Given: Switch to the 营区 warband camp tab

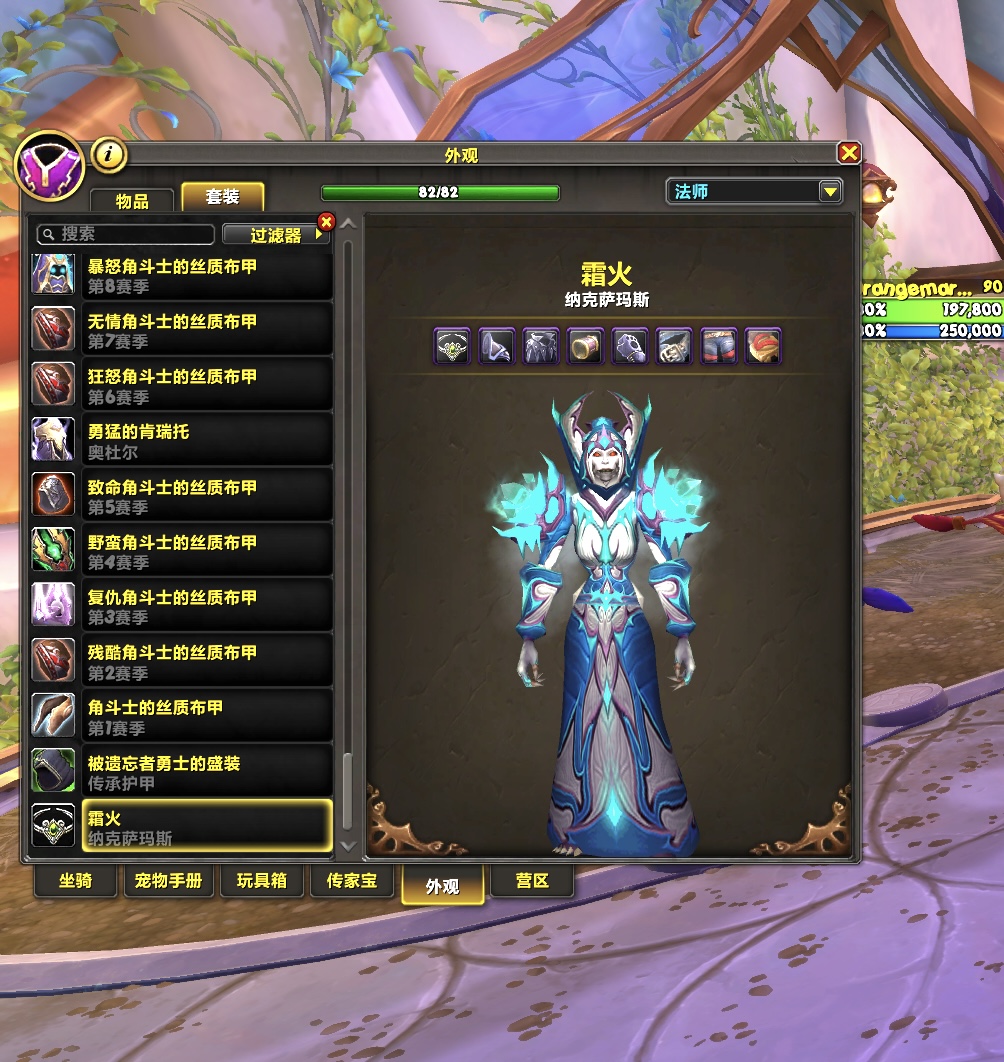Looking at the screenshot, I should coord(532,881).
